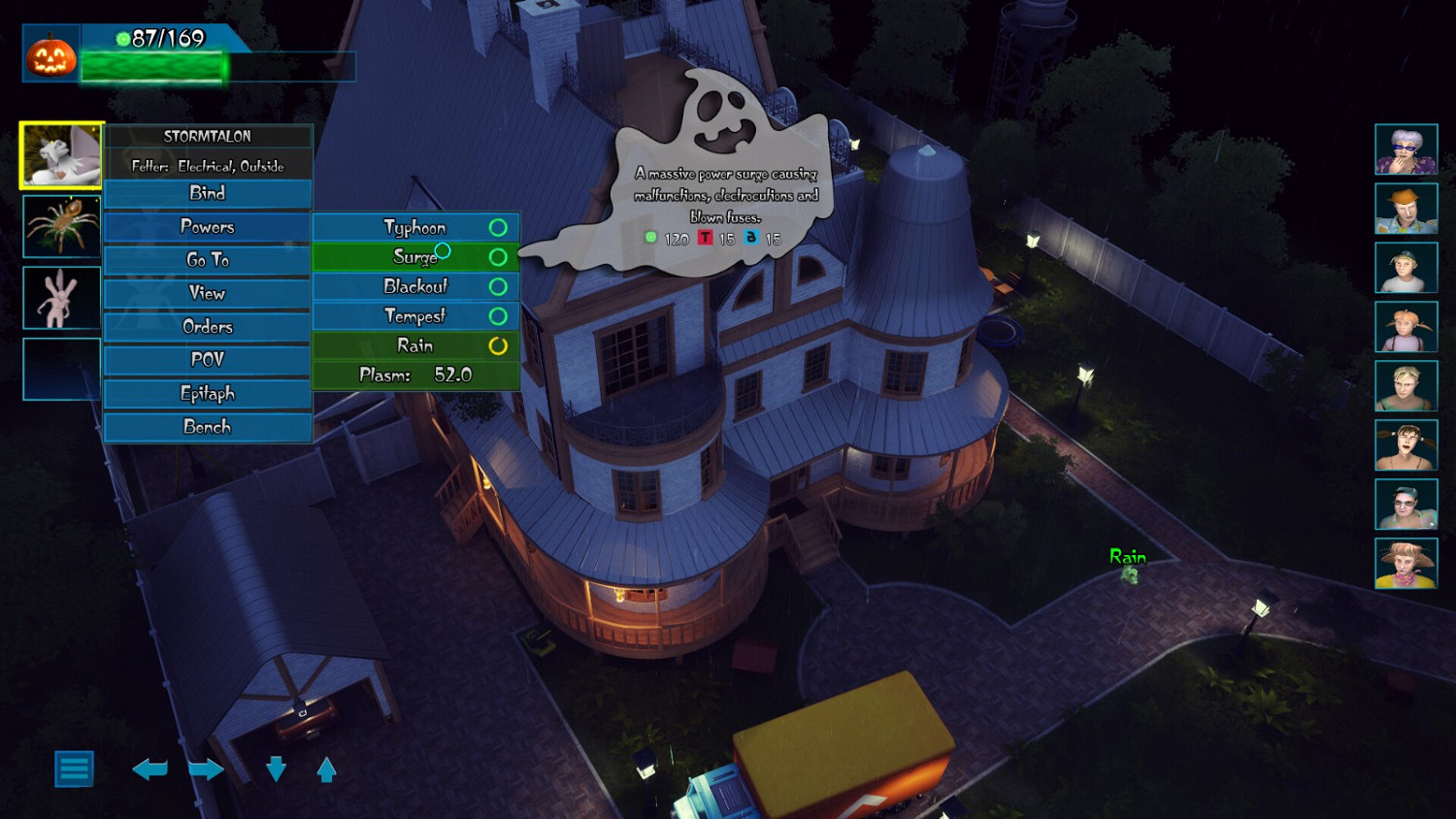Click the downward camera arrow icon

tap(275, 770)
